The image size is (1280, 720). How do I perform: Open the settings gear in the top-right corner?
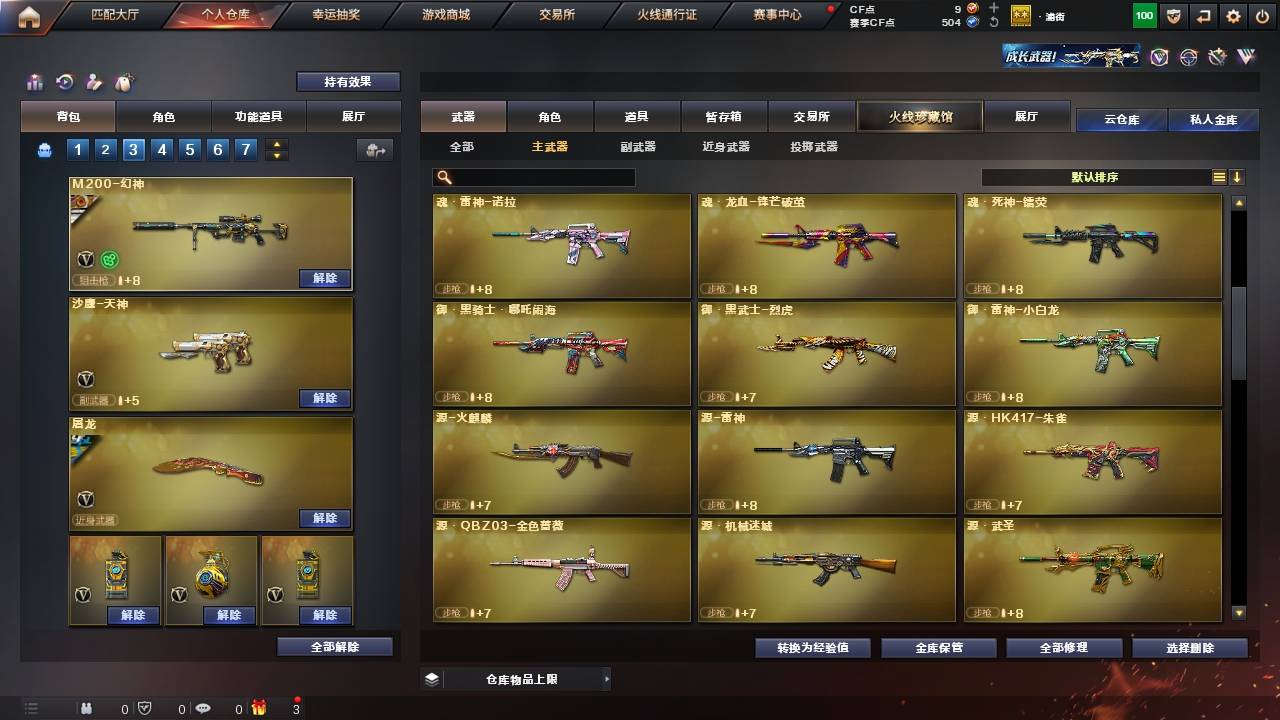pyautogui.click(x=1232, y=16)
